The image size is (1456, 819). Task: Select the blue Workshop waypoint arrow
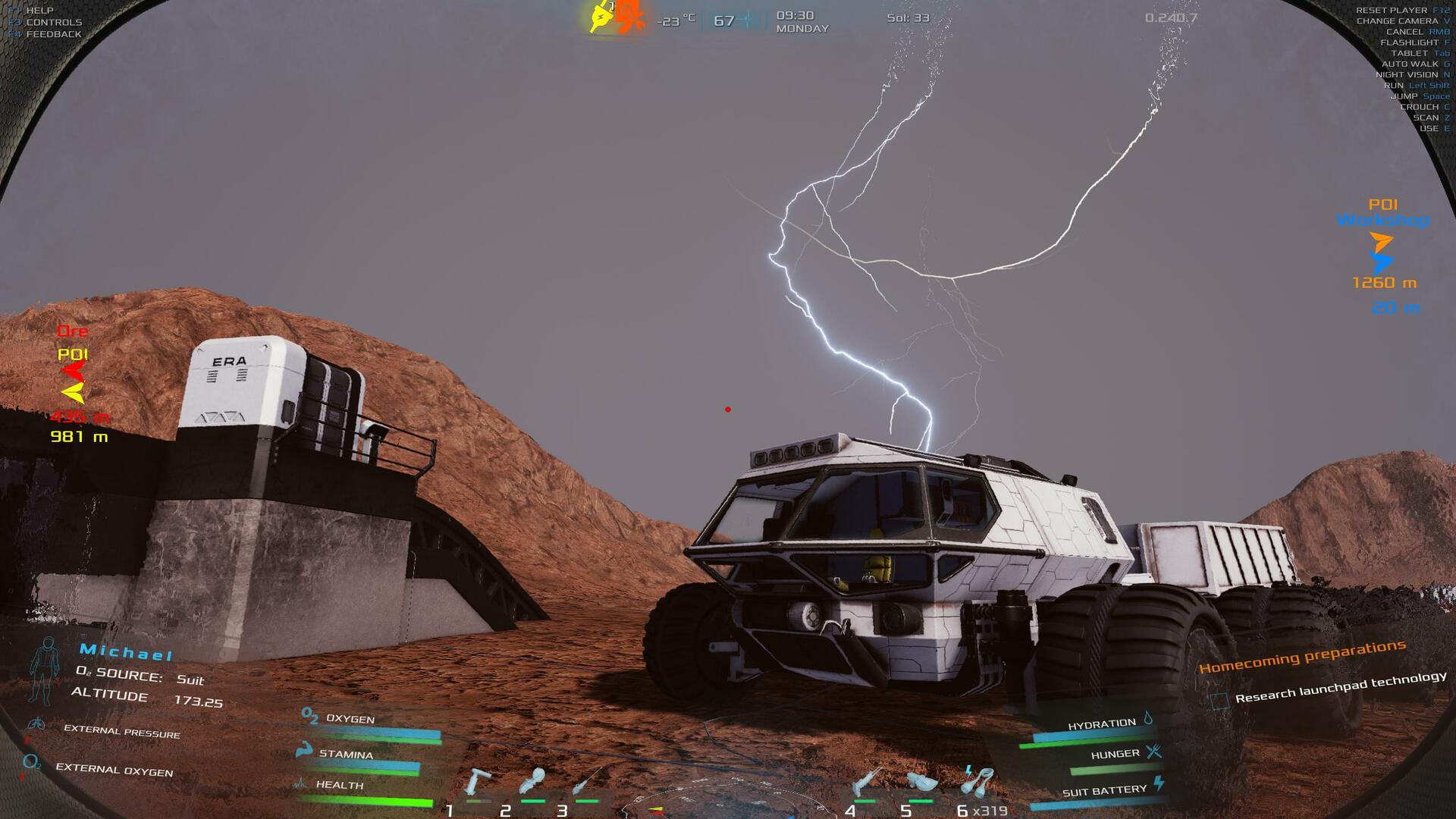(1382, 263)
